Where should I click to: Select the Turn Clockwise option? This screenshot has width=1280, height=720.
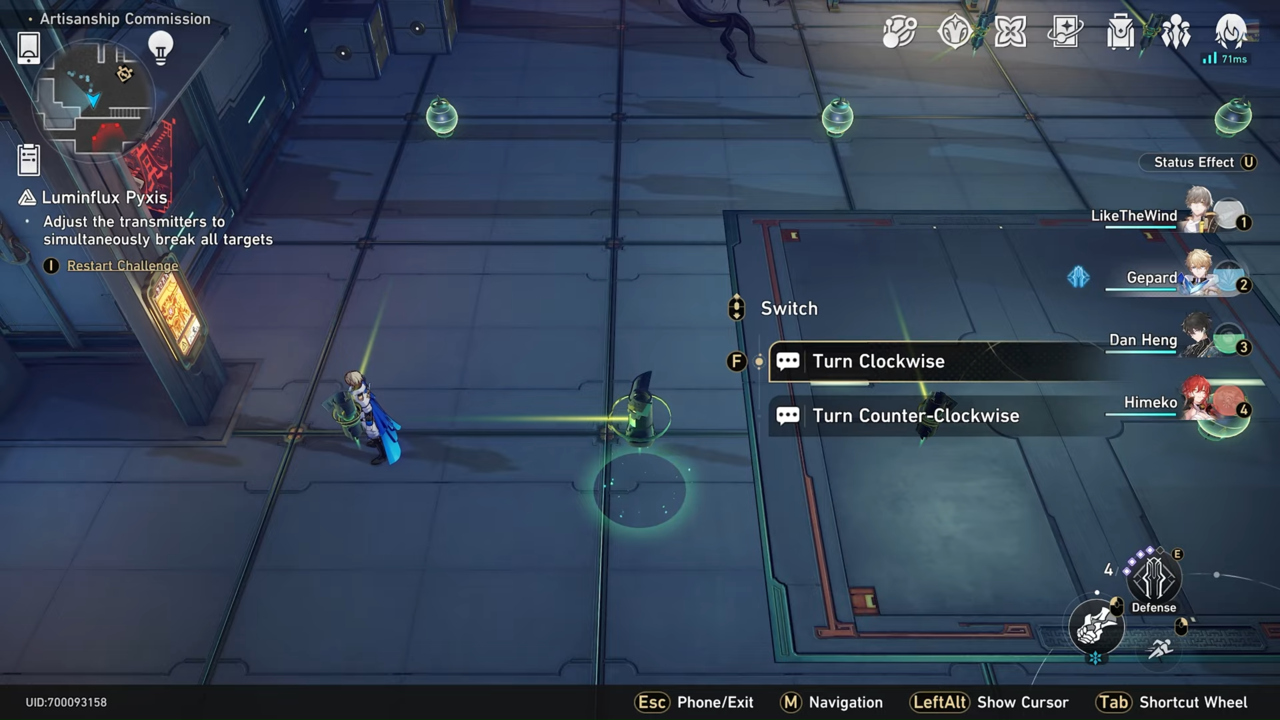pos(880,361)
